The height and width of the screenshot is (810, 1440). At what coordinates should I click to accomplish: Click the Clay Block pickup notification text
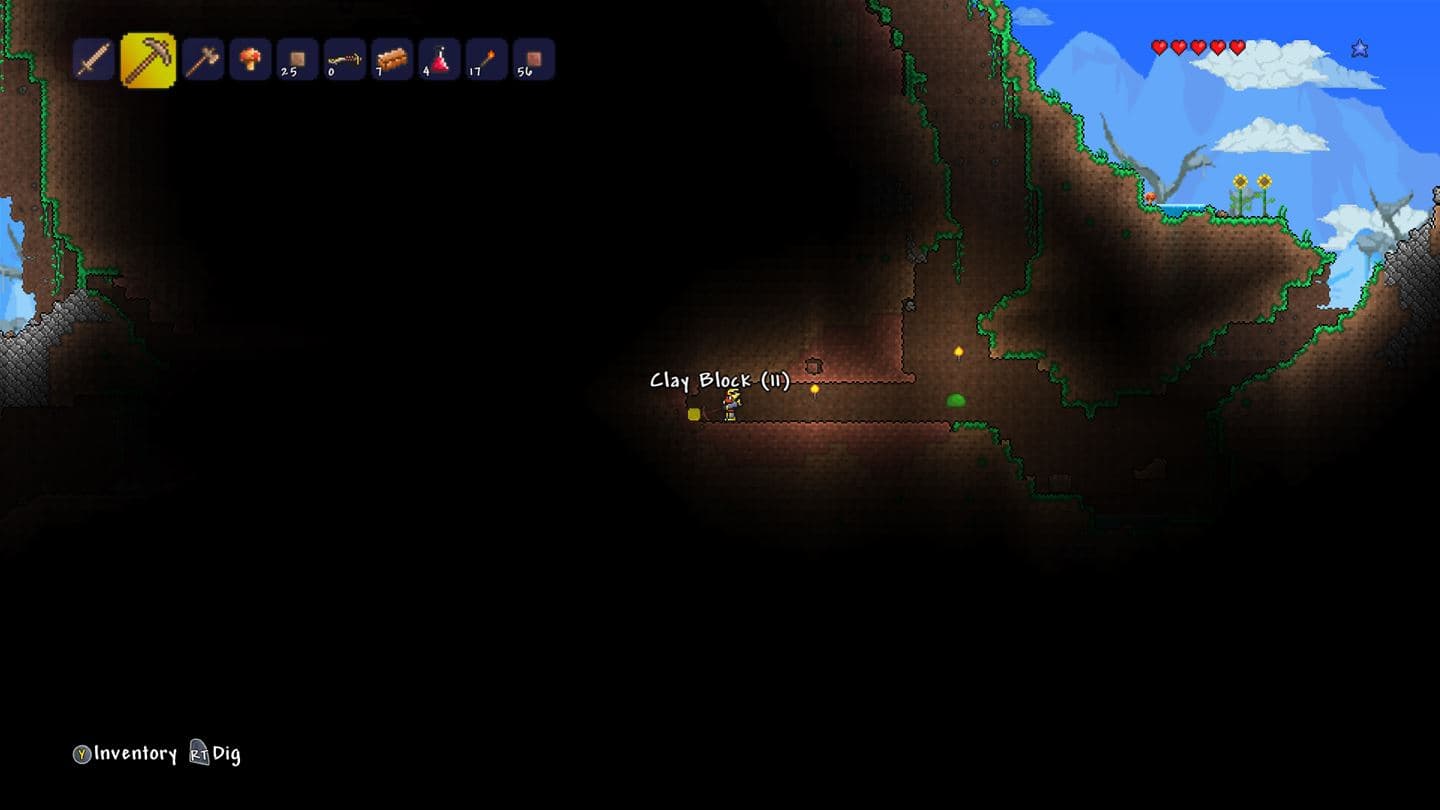(720, 381)
